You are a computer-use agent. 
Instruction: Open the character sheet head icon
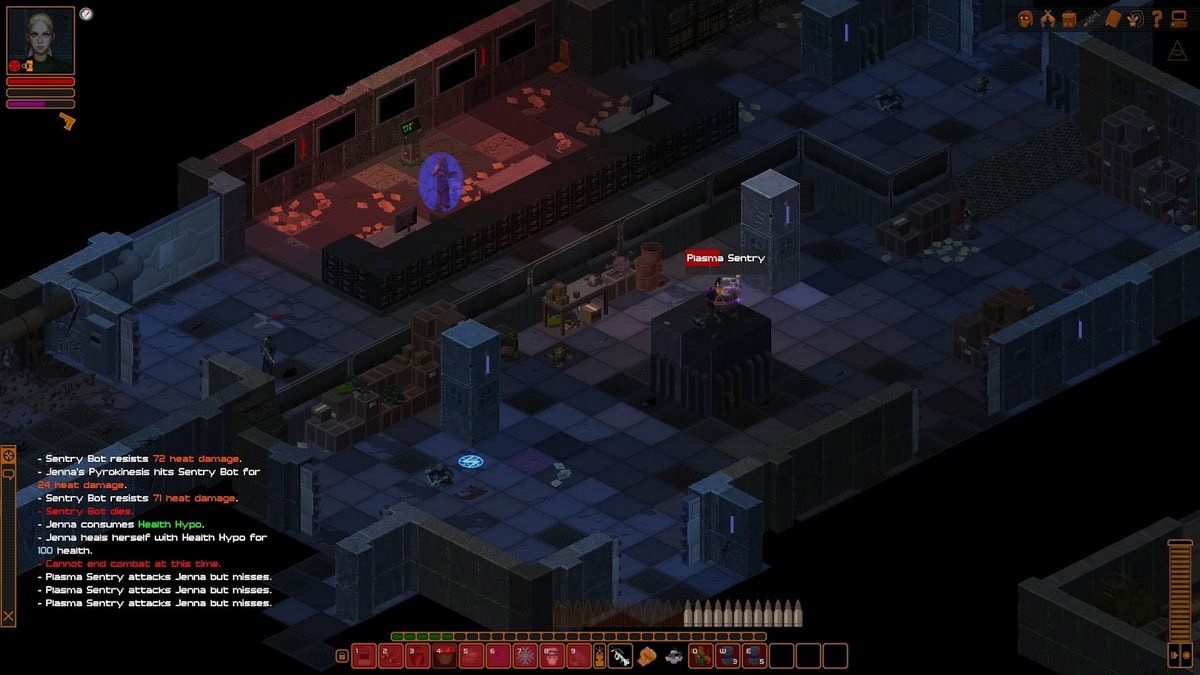(x=1025, y=18)
